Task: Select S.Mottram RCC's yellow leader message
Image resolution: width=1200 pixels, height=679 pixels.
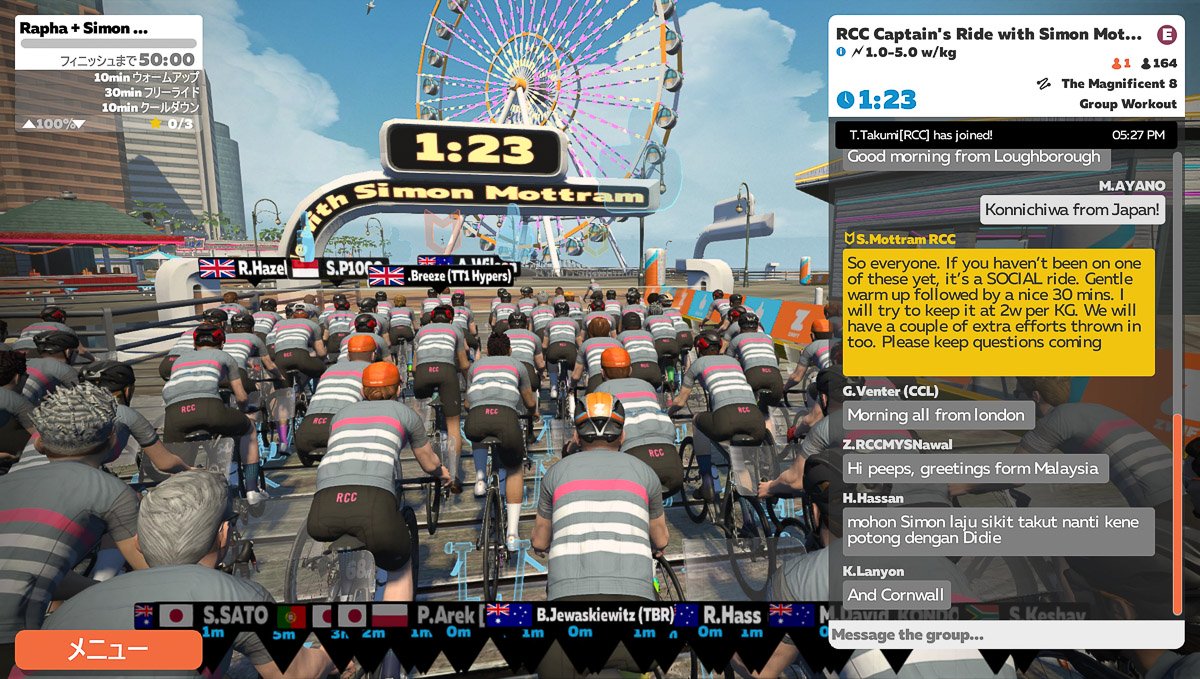Action: coord(998,312)
